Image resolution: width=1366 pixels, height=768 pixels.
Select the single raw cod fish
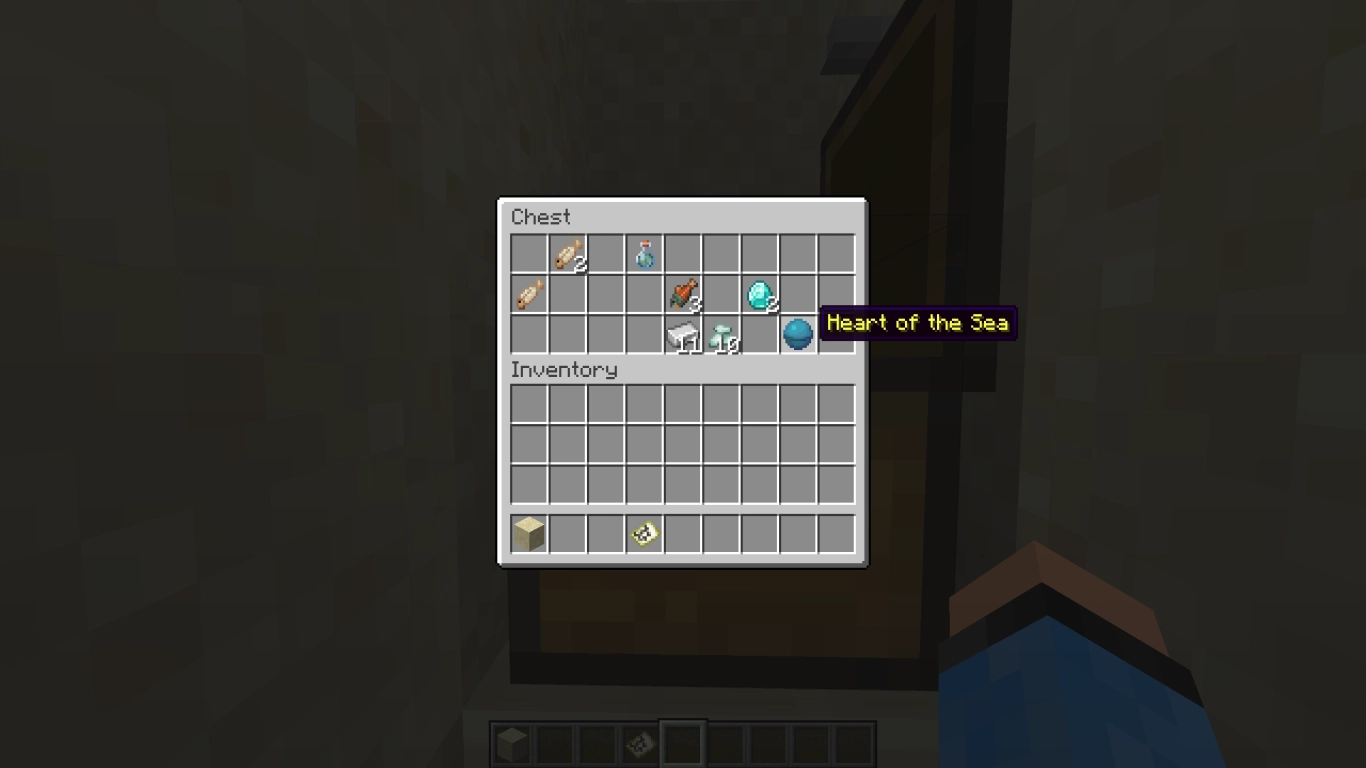pos(530,295)
